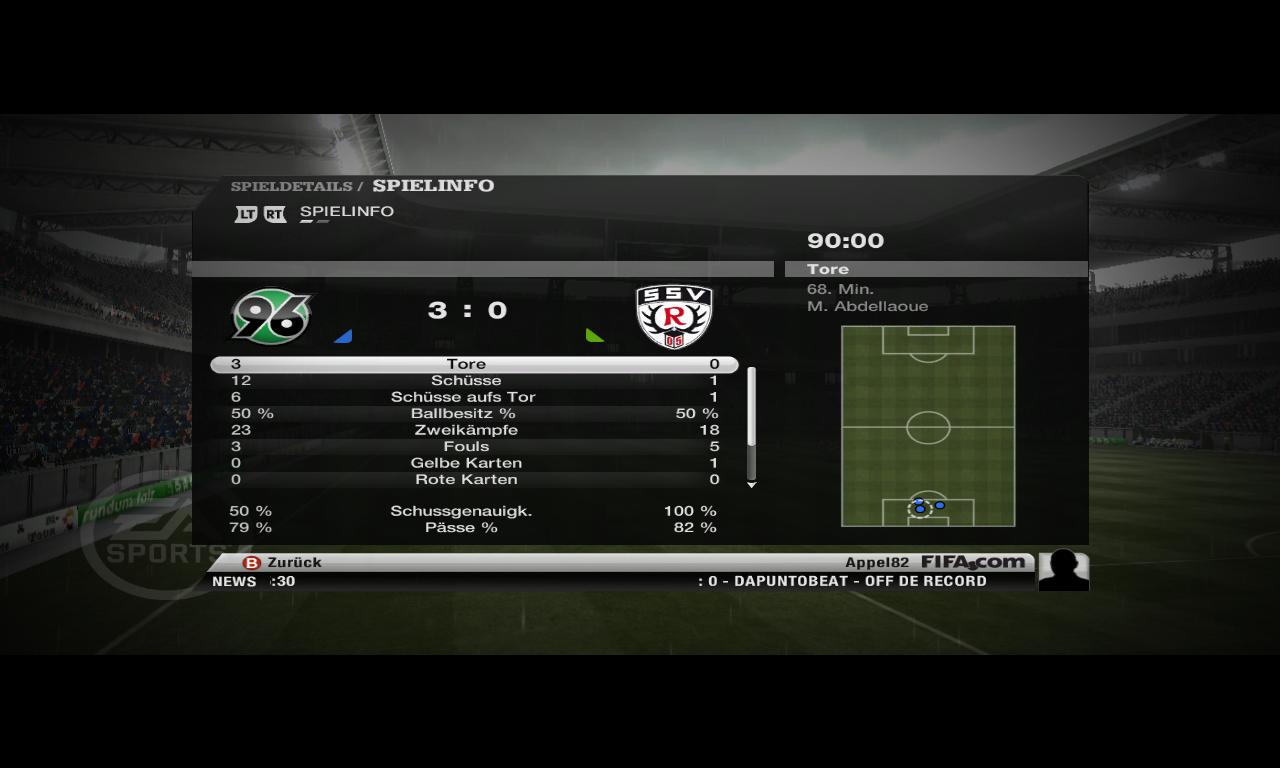Click the scrollbar's down arrow
The height and width of the screenshot is (768, 1280).
pyautogui.click(x=752, y=485)
